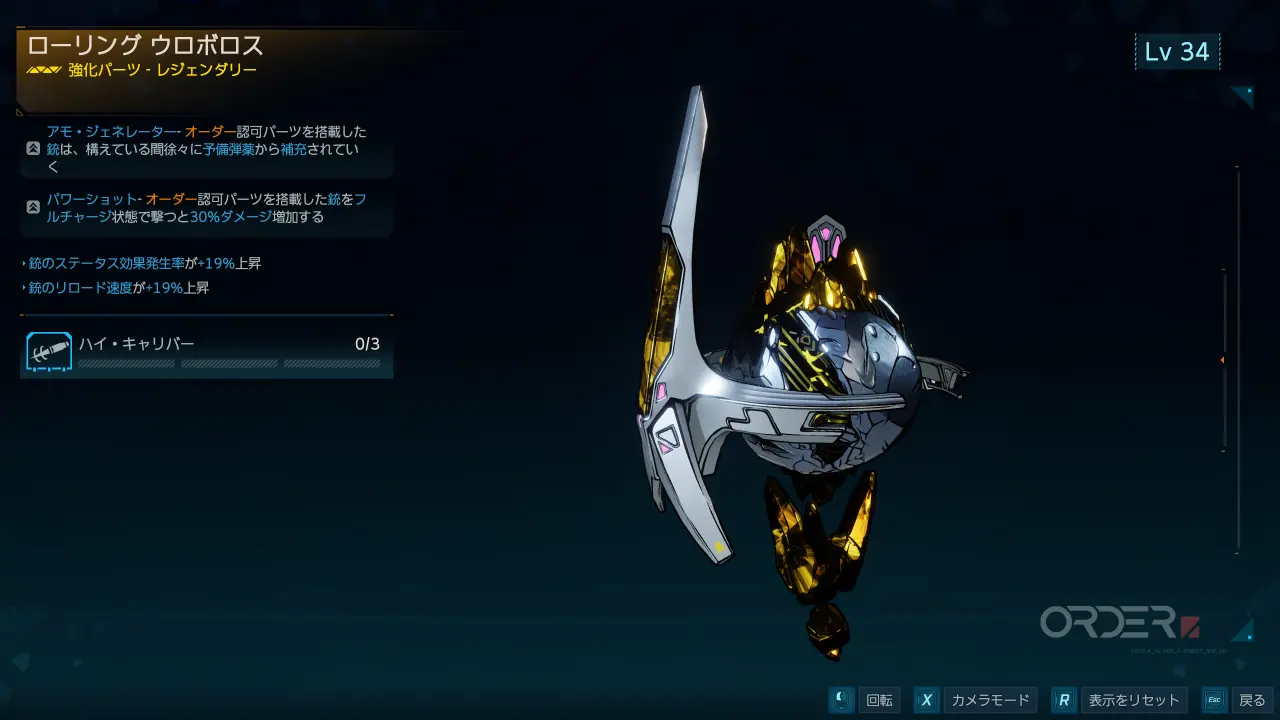Activate the 表示をリセット option

tap(1121, 700)
